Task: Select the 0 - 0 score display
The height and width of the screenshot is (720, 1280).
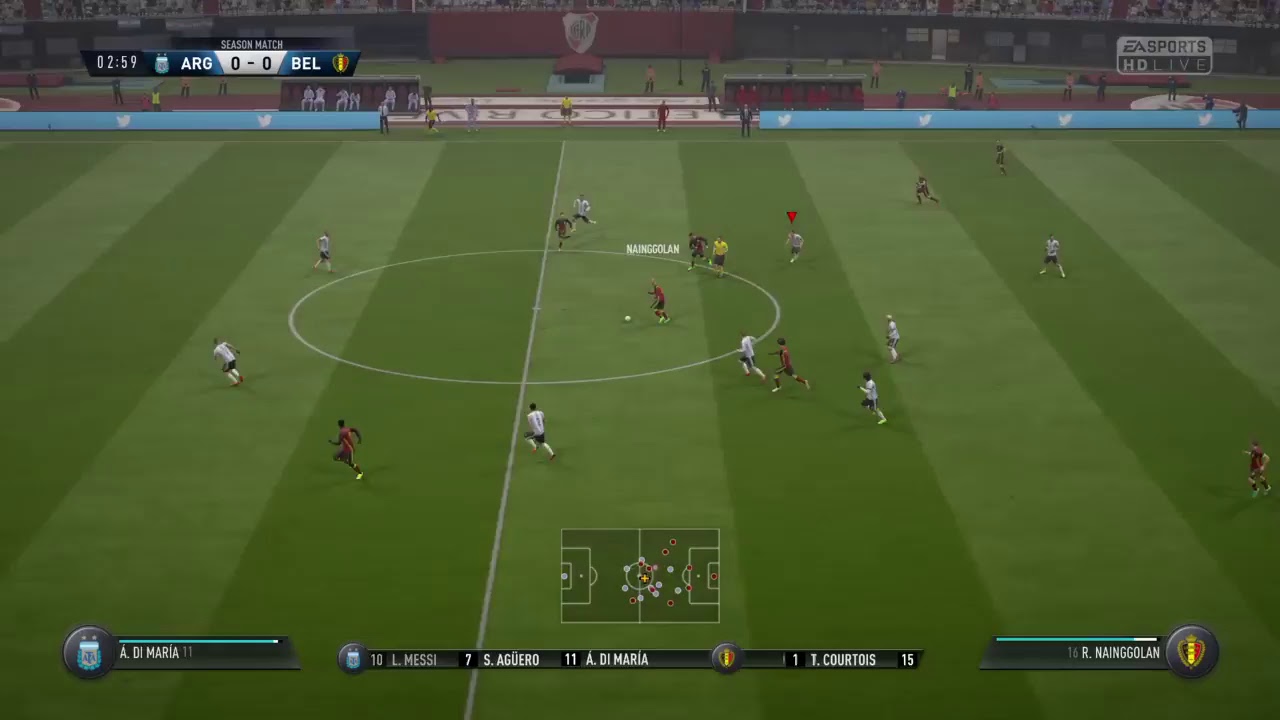Action: coord(251,63)
